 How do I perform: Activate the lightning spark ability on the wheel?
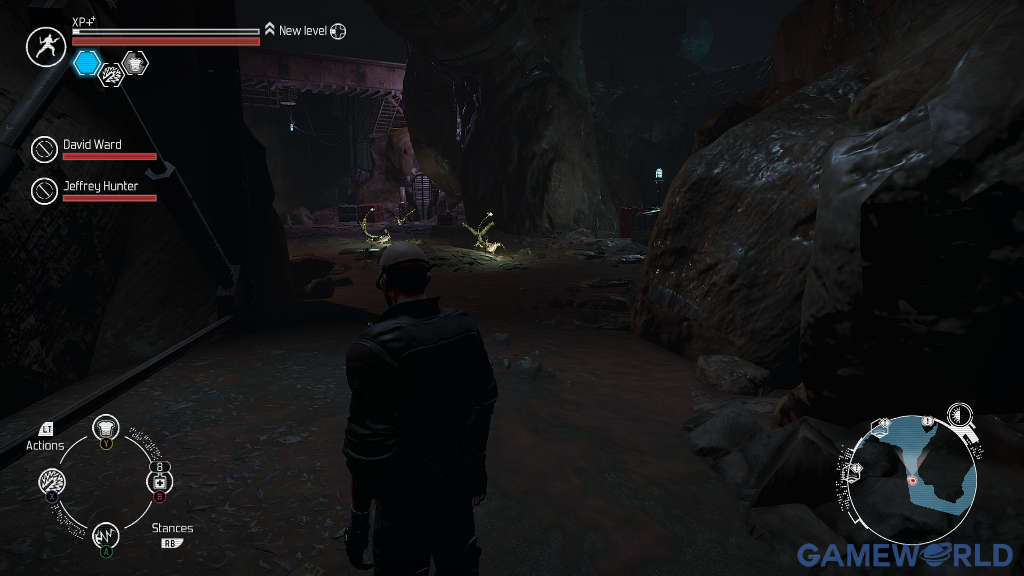[x=52, y=481]
